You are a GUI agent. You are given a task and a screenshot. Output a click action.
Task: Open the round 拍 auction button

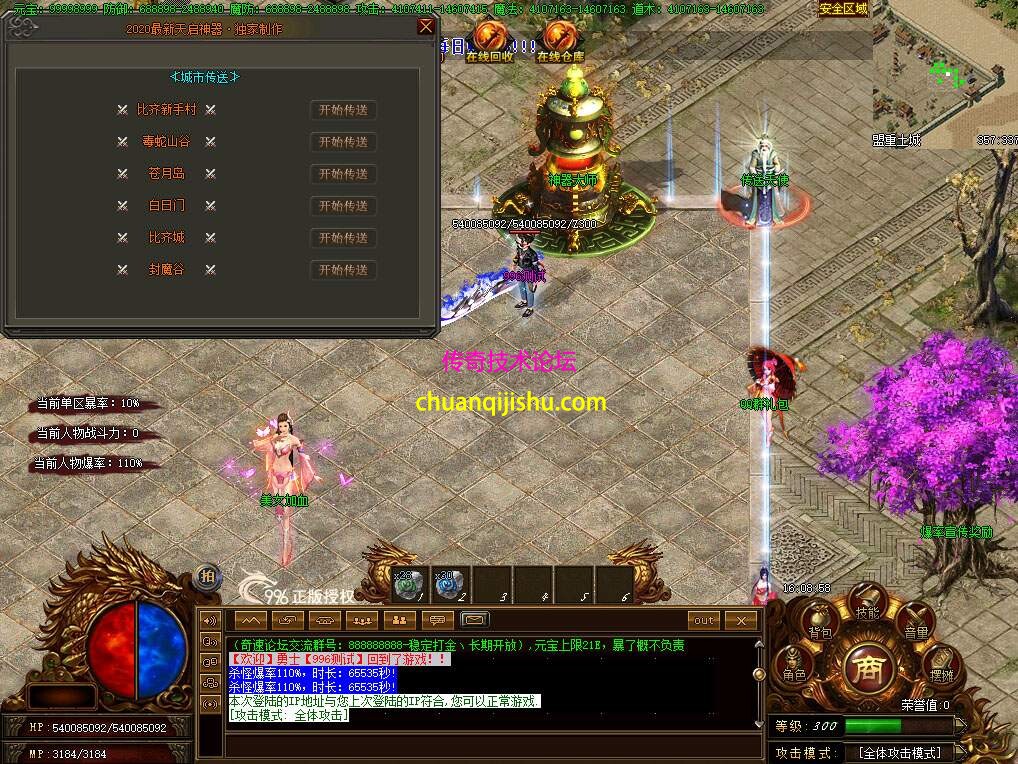207,575
